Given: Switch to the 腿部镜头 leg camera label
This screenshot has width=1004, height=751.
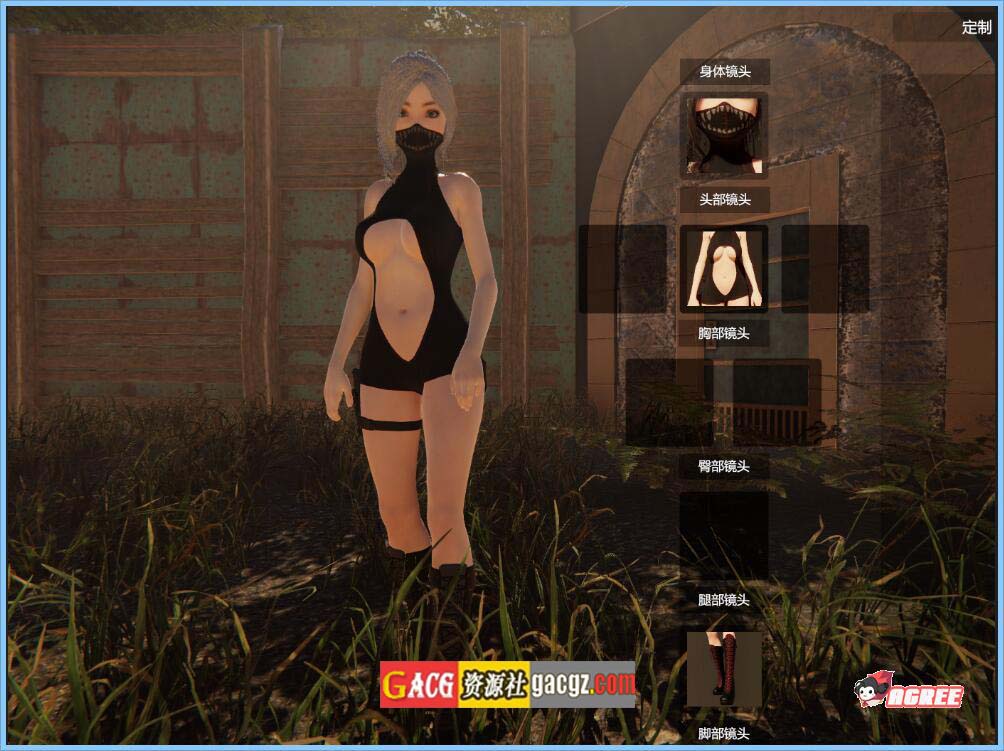Looking at the screenshot, I should coord(724,600).
